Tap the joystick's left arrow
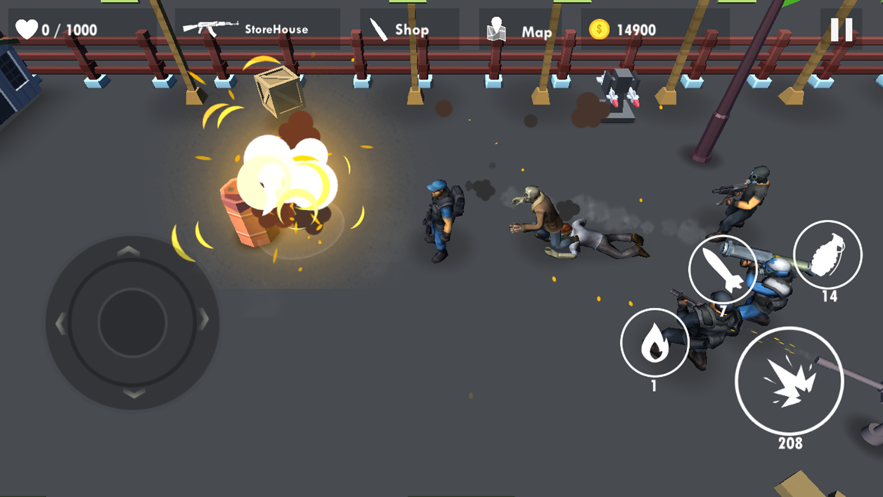 point(60,323)
